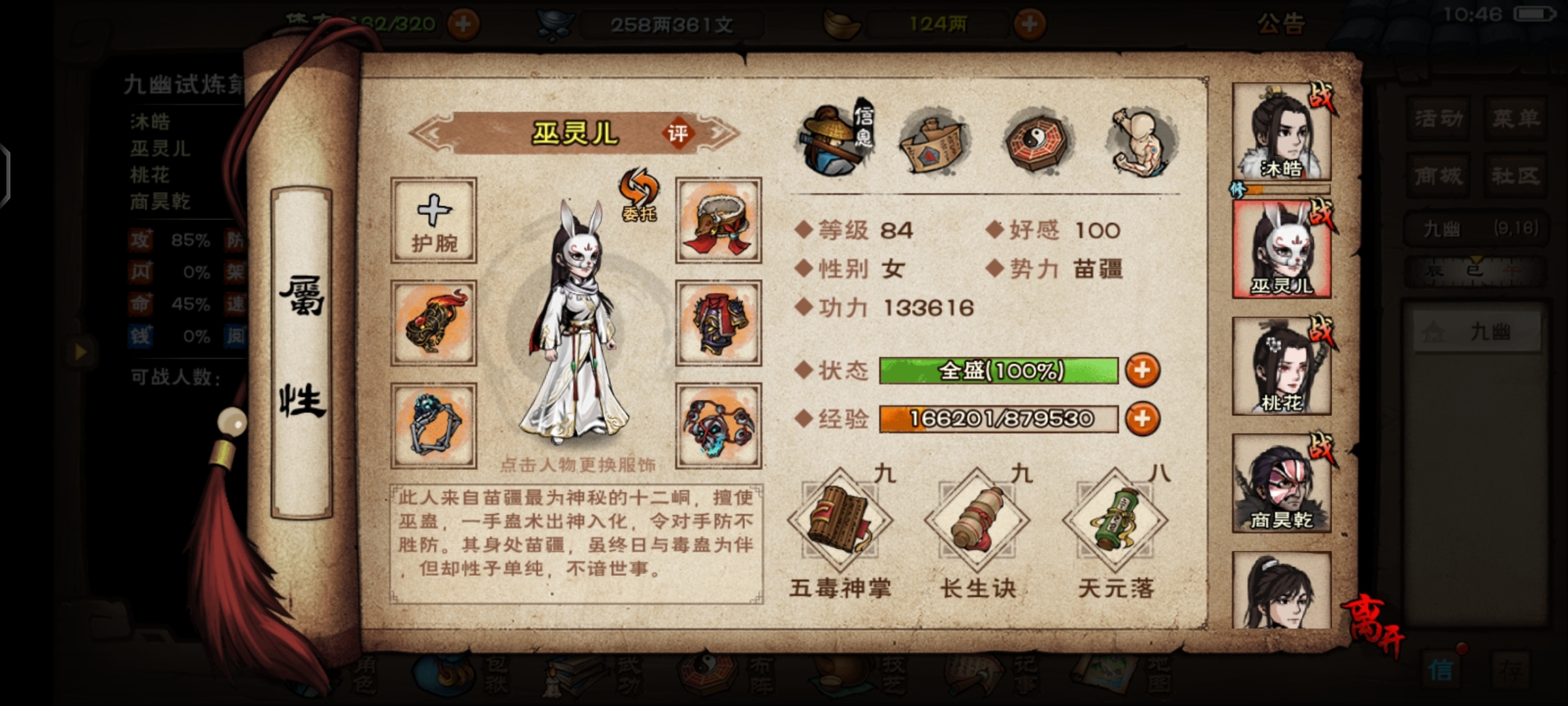Select the fur hat equipment slot
This screenshot has height=706, width=1568.
[x=718, y=220]
